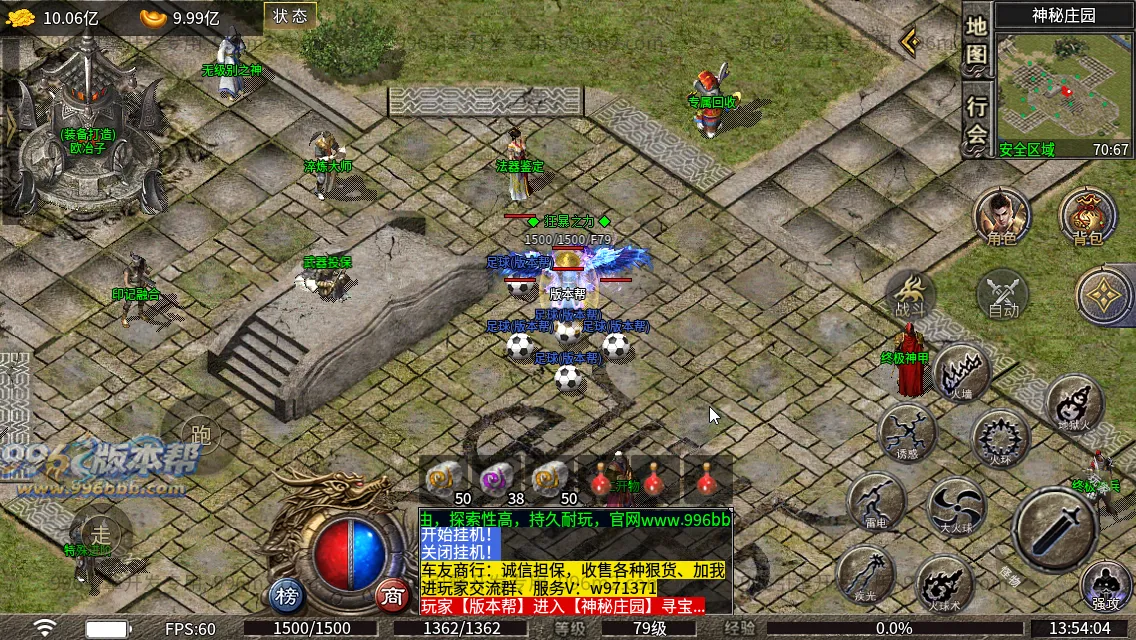The image size is (1136, 640).
Task: Use the 诱惑 temptation skill
Action: click(907, 433)
